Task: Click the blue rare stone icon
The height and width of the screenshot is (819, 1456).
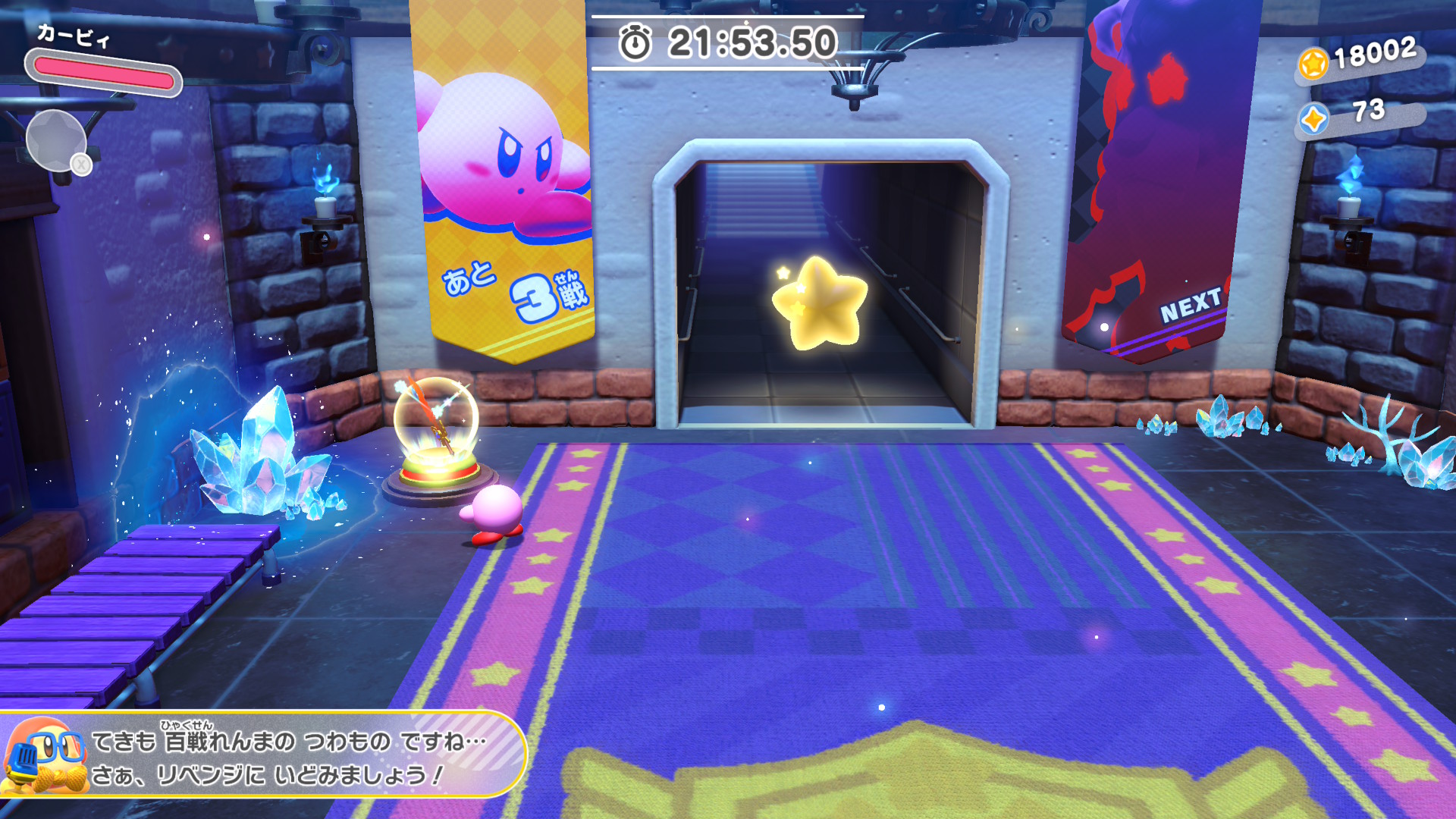Action: pyautogui.click(x=1313, y=119)
